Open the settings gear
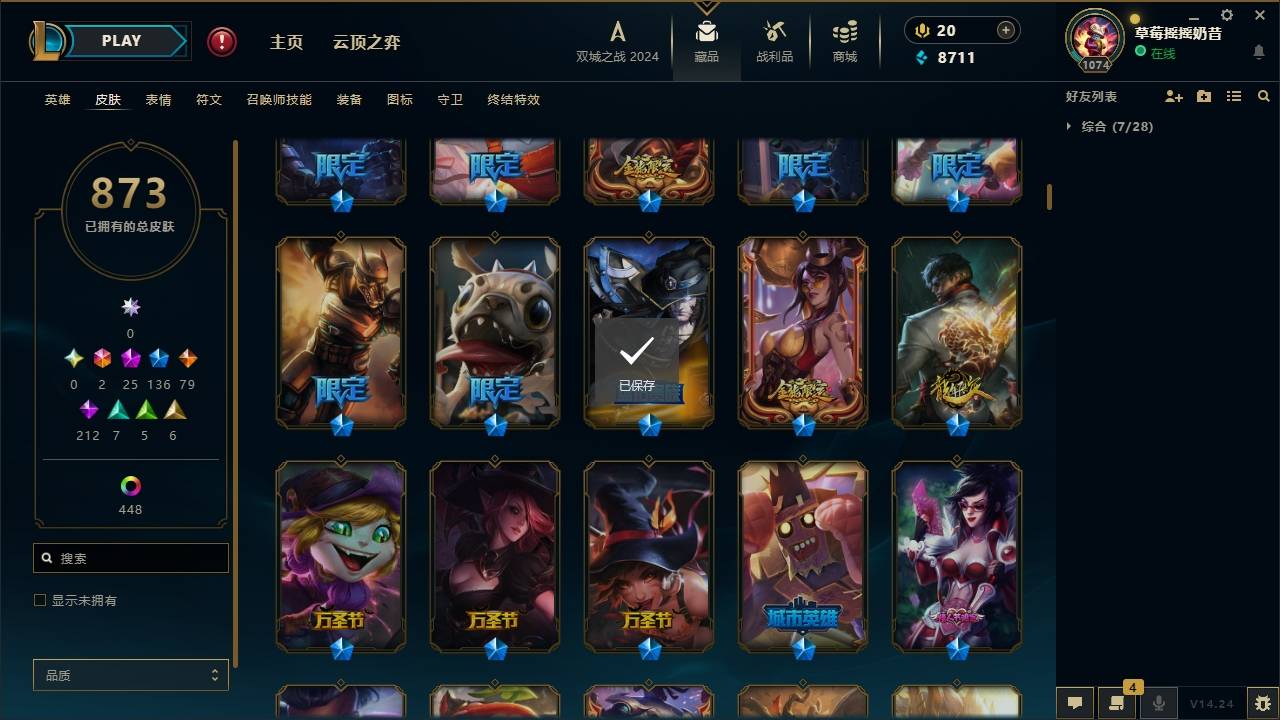 click(1226, 16)
